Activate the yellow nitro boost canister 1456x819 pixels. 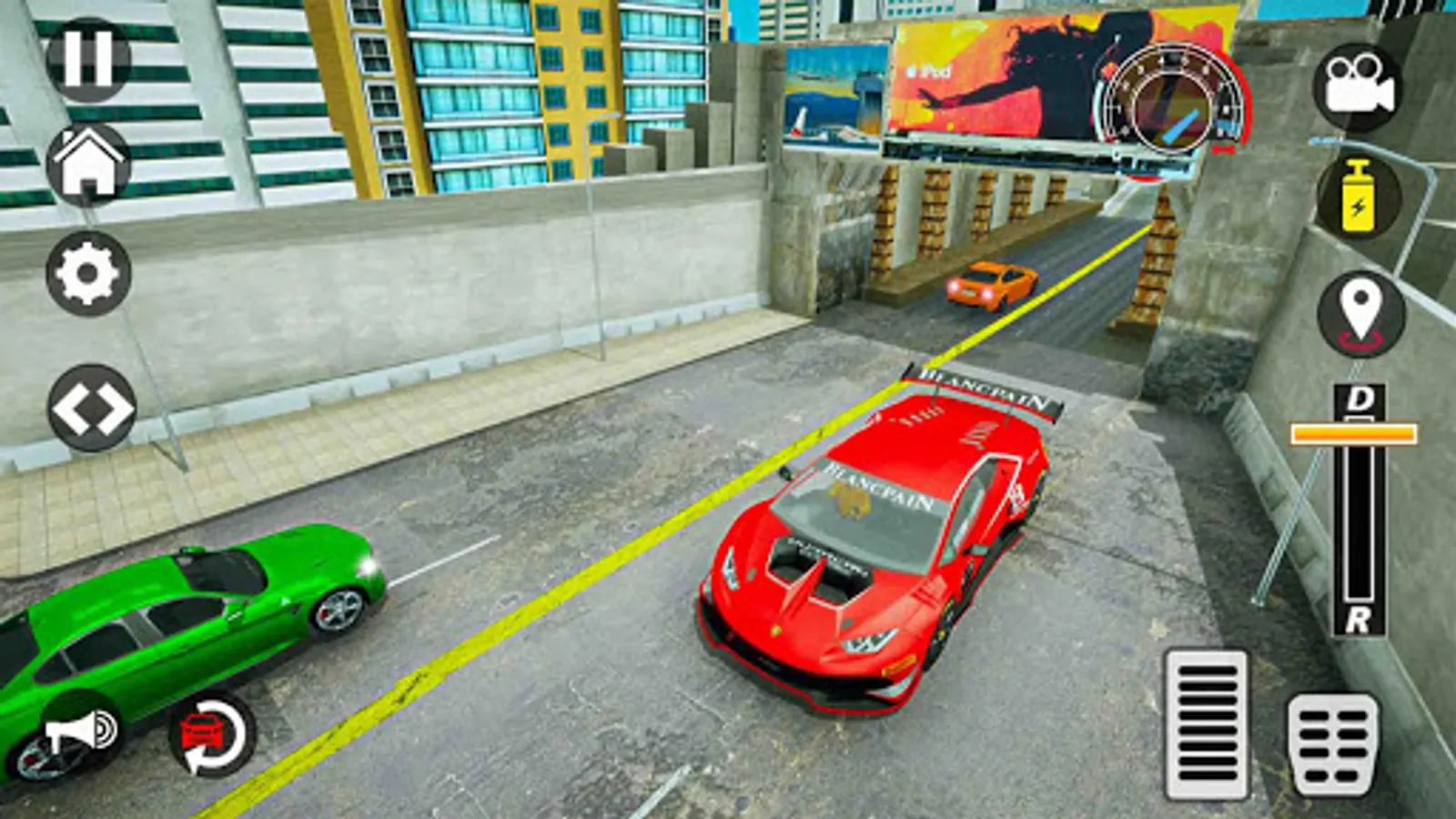1358,197
